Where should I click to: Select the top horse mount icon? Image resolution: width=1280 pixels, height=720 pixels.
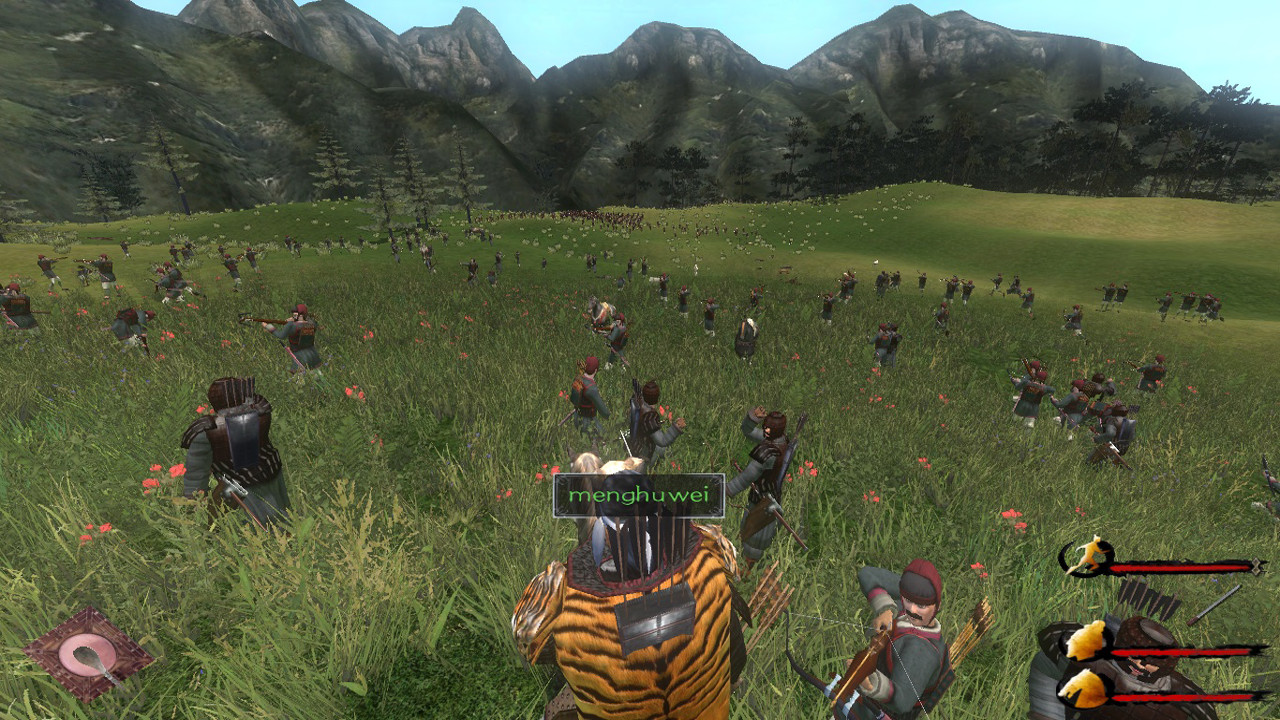[1085, 641]
